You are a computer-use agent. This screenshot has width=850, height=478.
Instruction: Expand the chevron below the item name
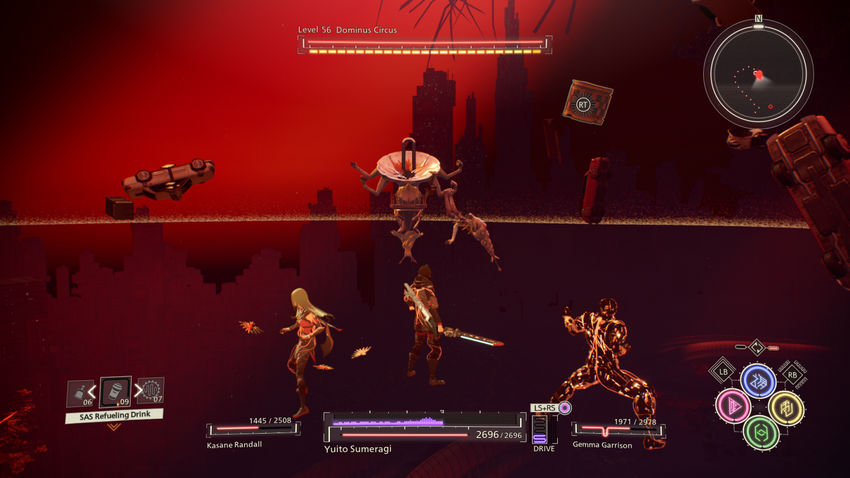pos(114,427)
